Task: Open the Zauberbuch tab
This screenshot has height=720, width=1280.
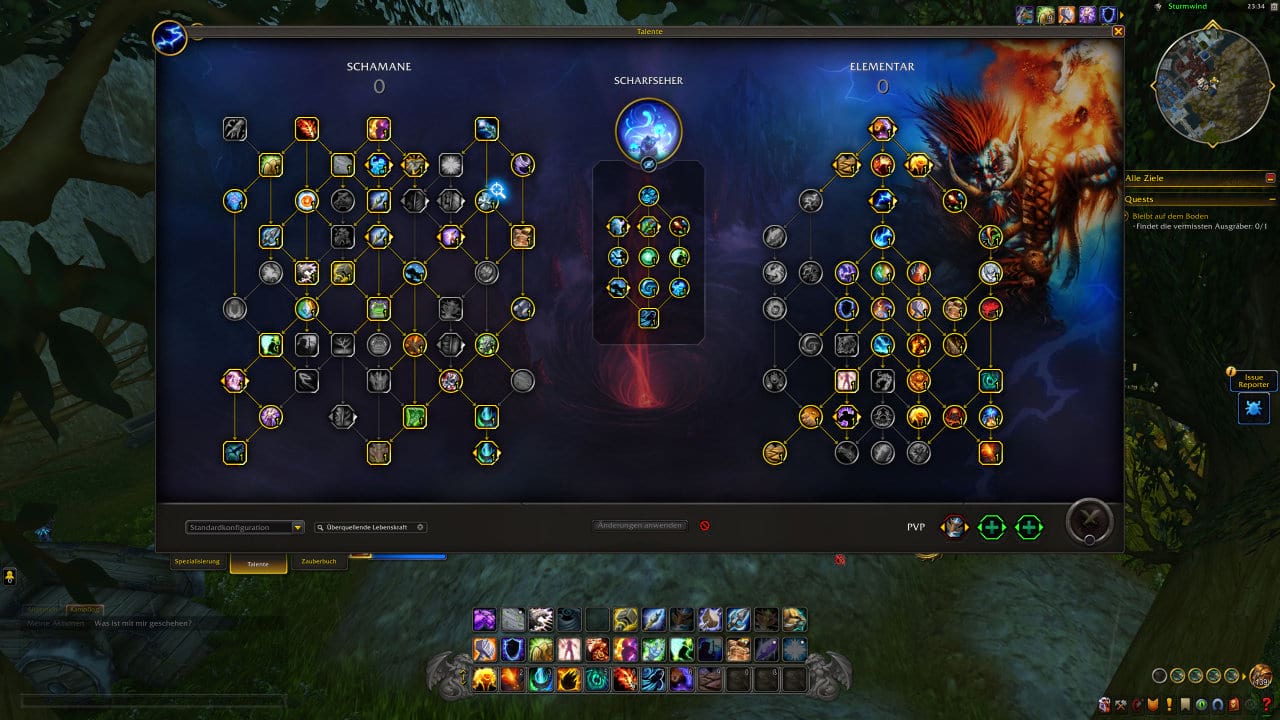Action: coord(318,561)
